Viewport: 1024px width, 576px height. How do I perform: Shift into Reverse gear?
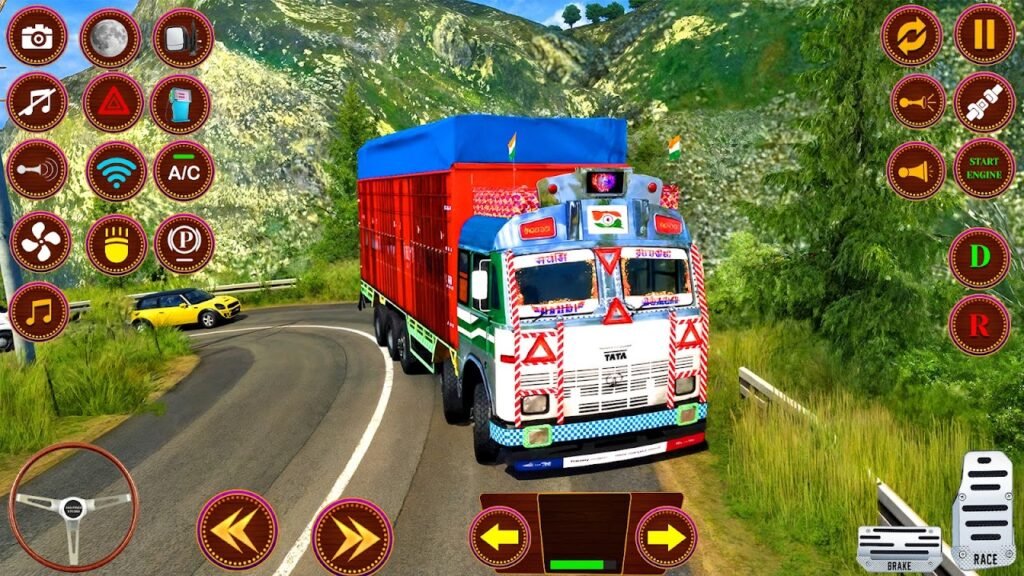point(979,324)
